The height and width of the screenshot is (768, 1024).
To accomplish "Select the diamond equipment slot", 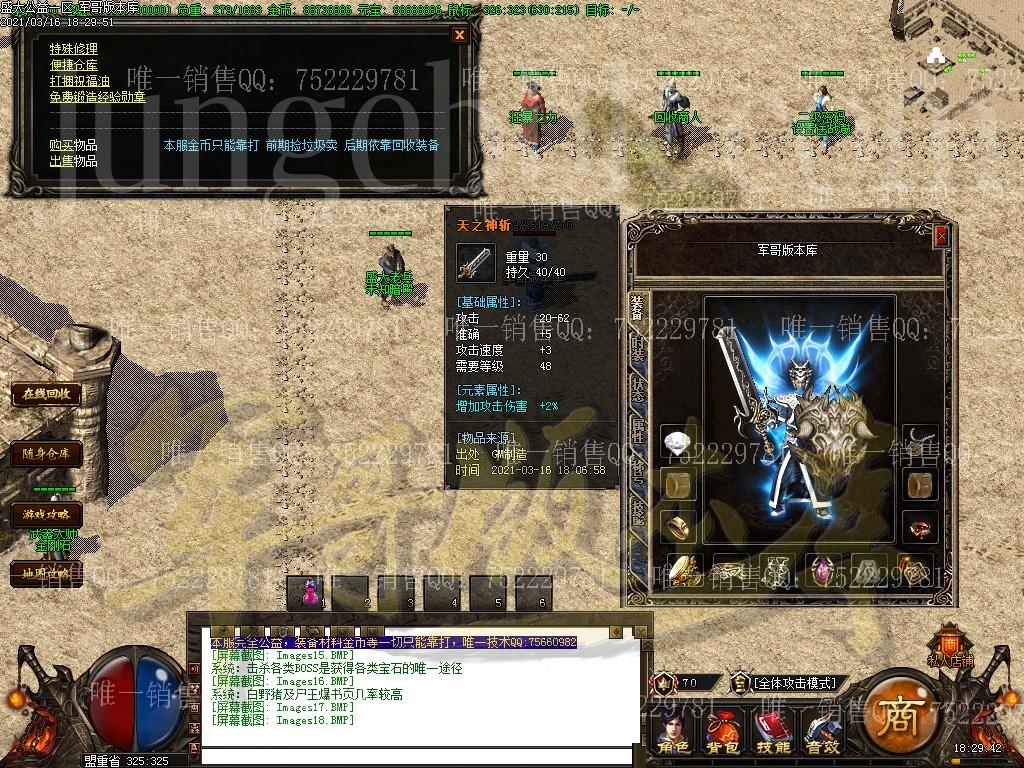I will click(x=679, y=442).
